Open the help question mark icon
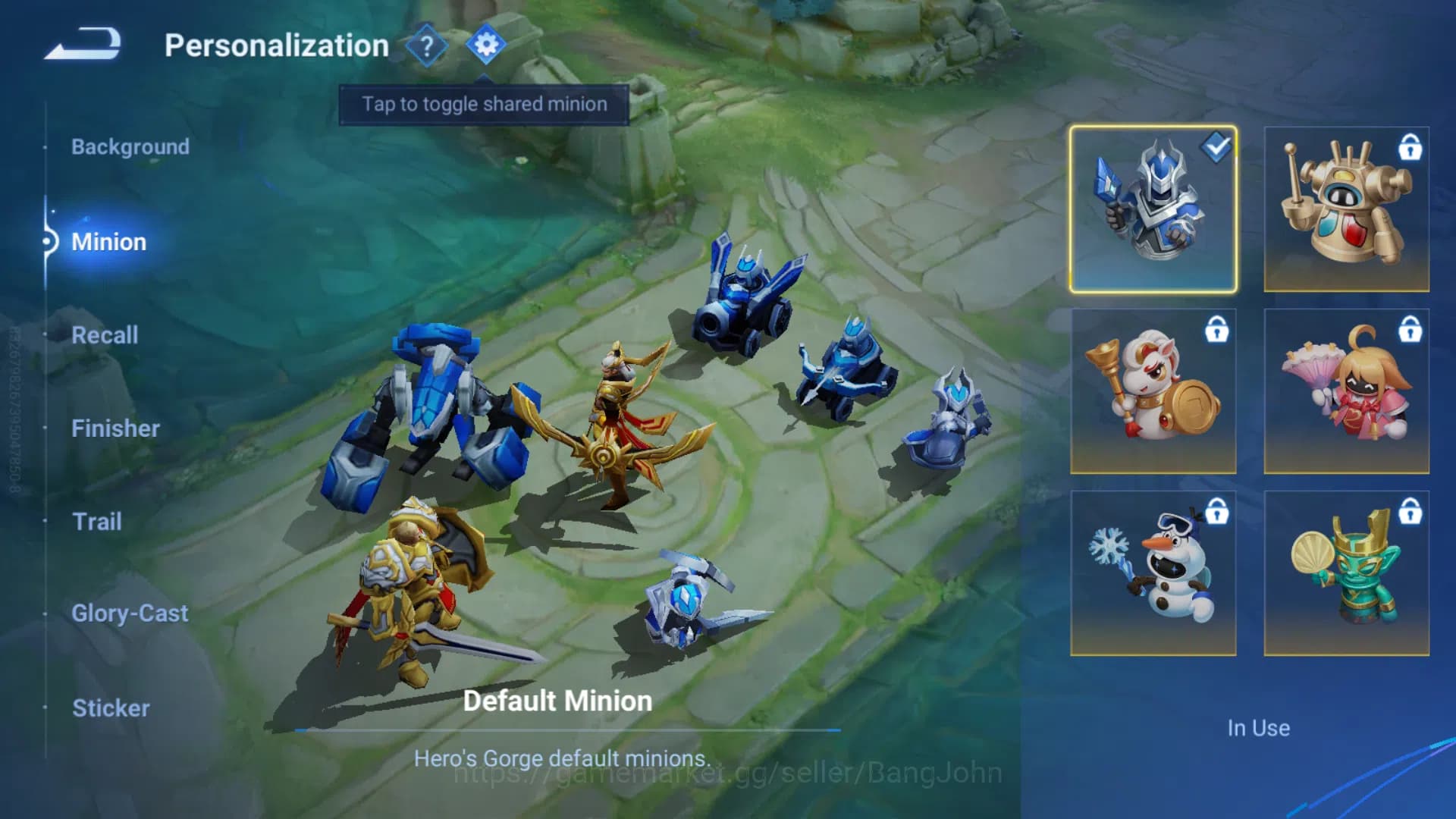The image size is (1456, 819). click(x=427, y=45)
